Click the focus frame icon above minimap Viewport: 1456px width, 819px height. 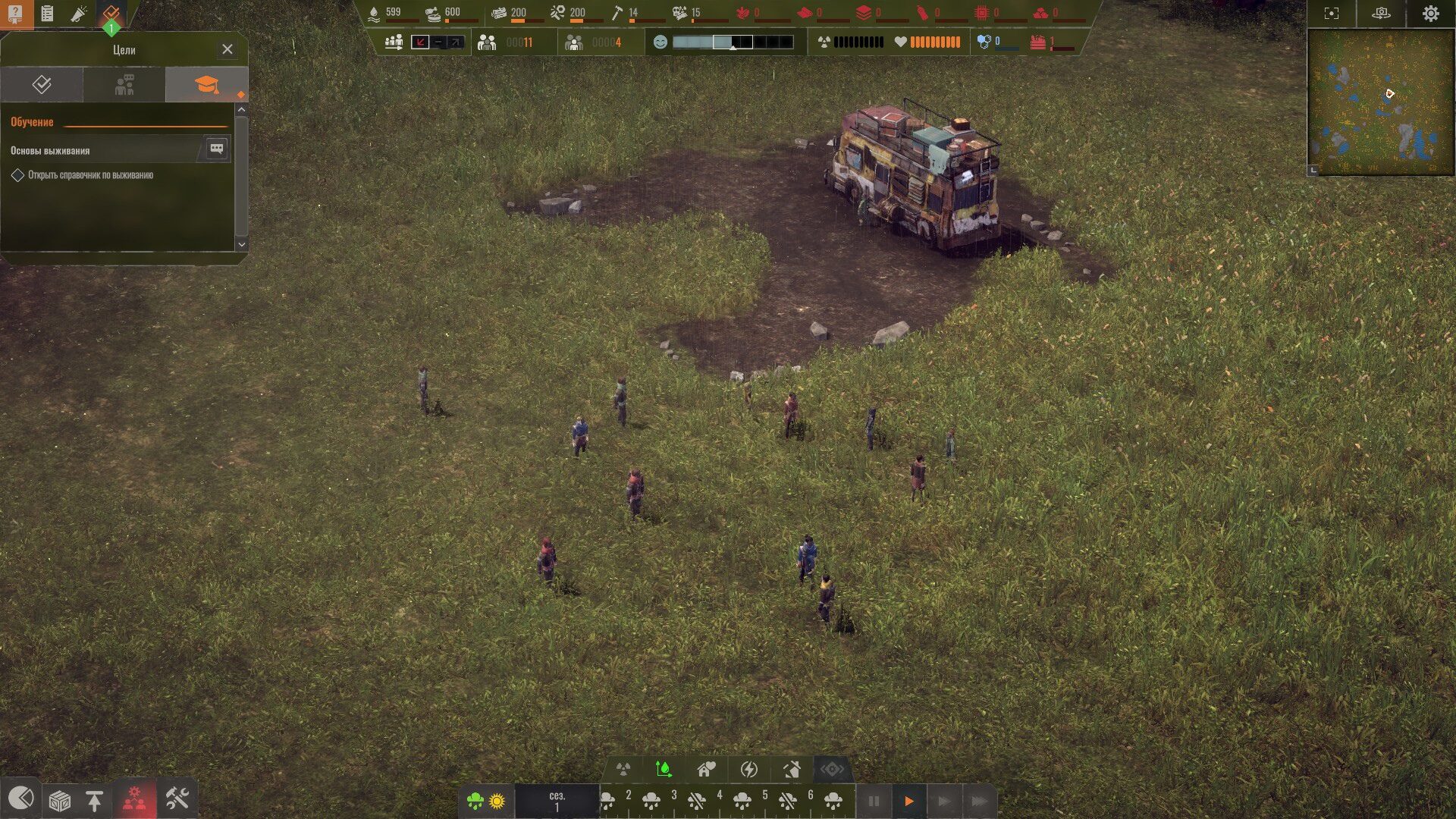click(x=1332, y=14)
